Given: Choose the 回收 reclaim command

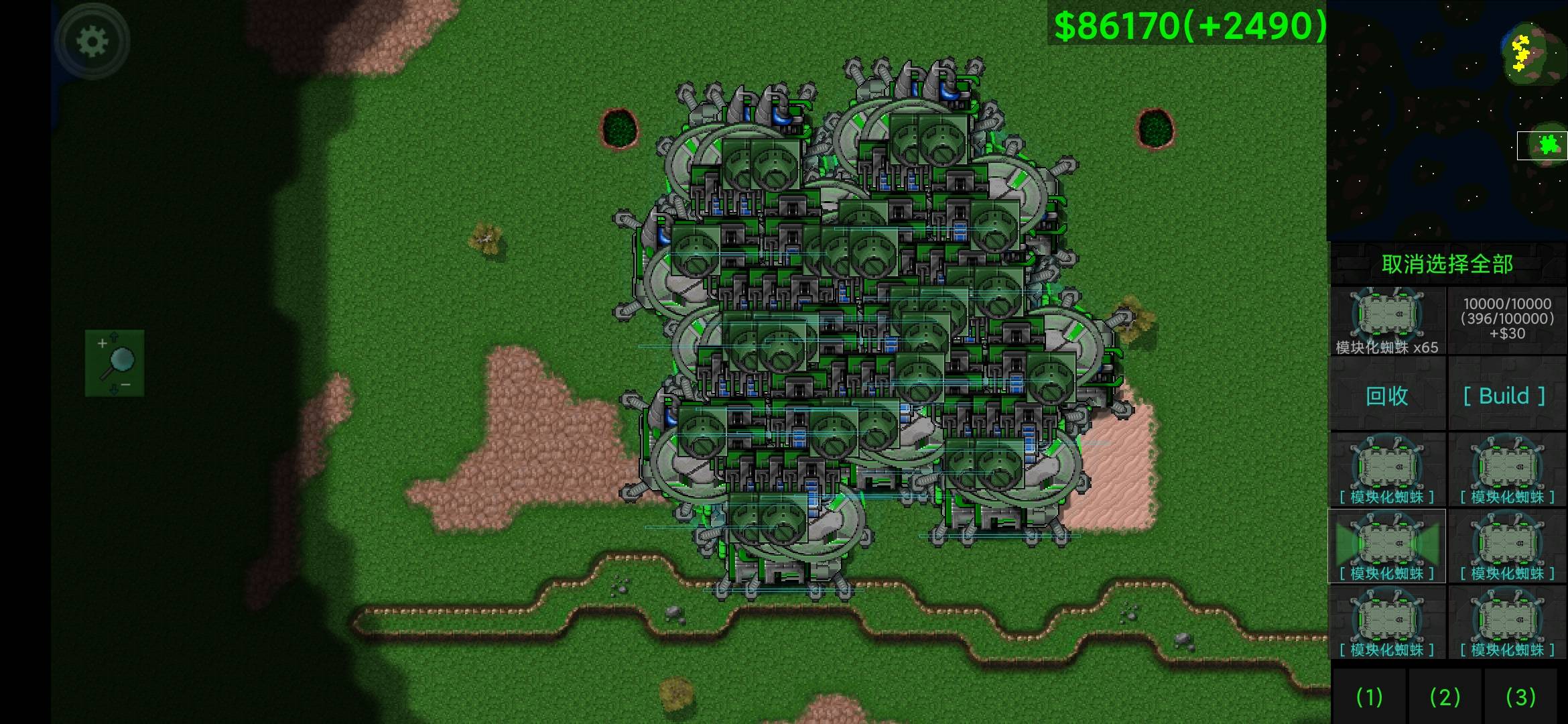Looking at the screenshot, I should [x=1387, y=396].
